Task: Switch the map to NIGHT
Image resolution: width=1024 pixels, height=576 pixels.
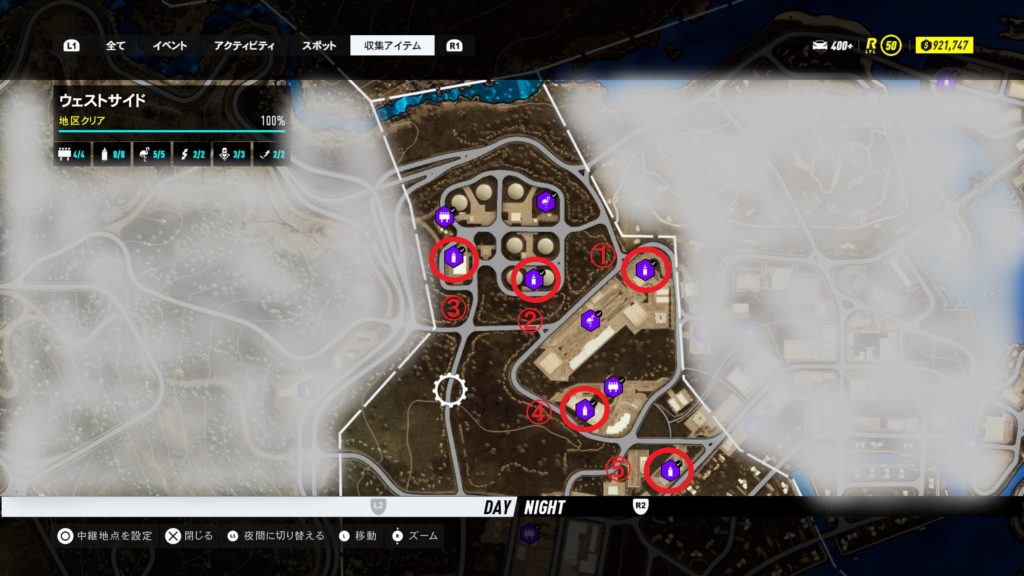Action: coord(544,507)
